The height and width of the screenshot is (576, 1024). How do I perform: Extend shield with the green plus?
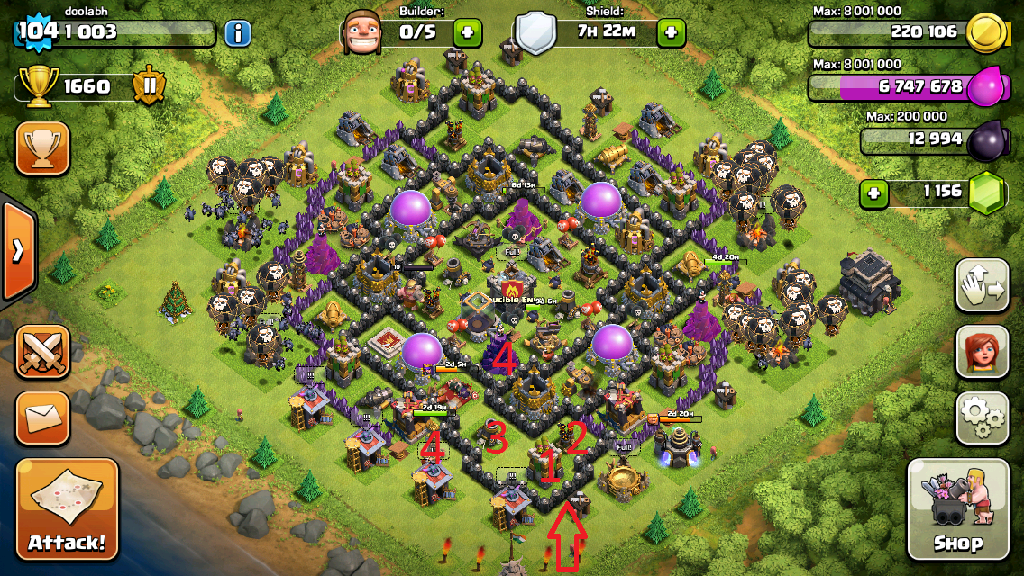click(670, 32)
